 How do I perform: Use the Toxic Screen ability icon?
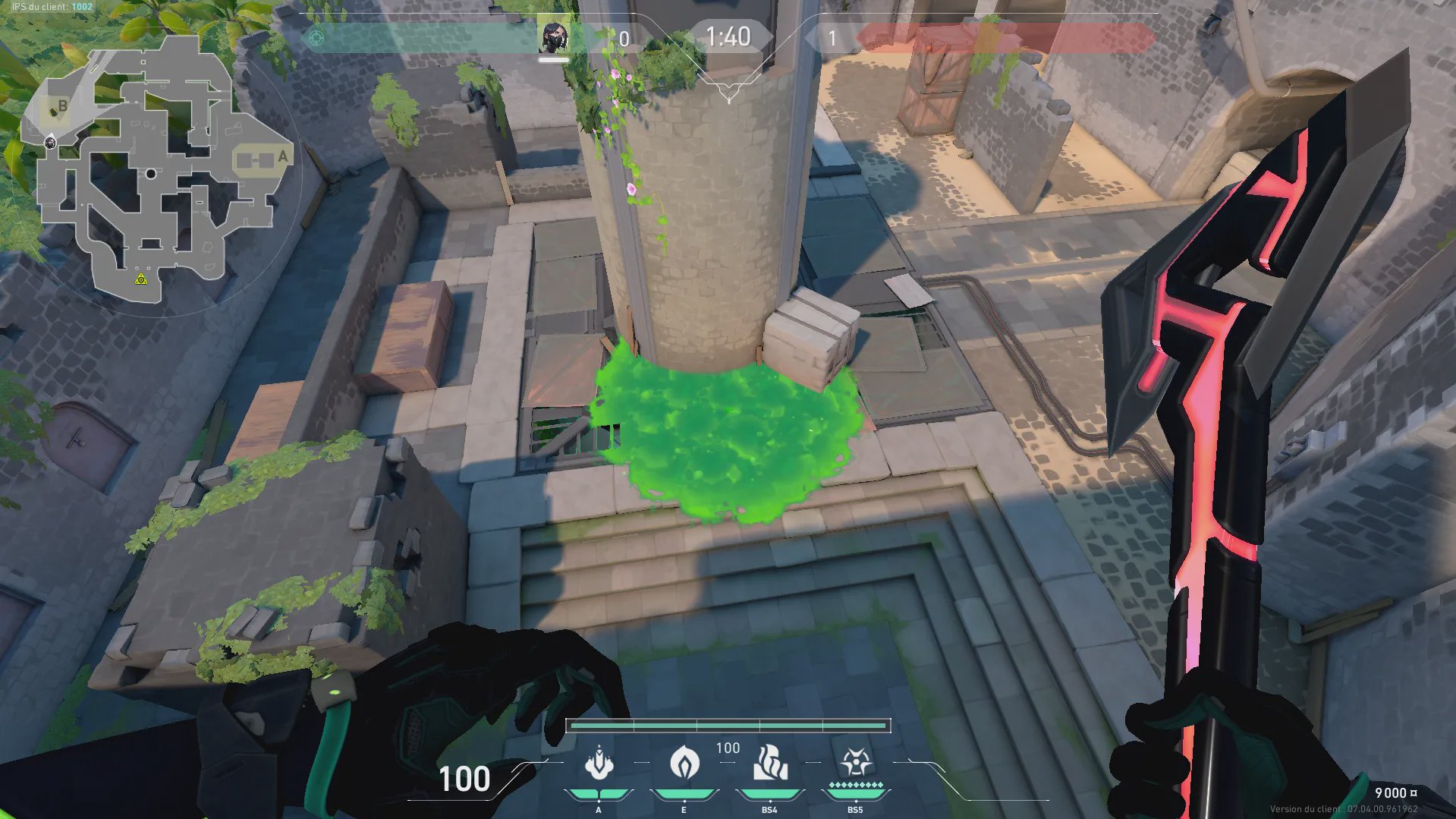[x=770, y=763]
